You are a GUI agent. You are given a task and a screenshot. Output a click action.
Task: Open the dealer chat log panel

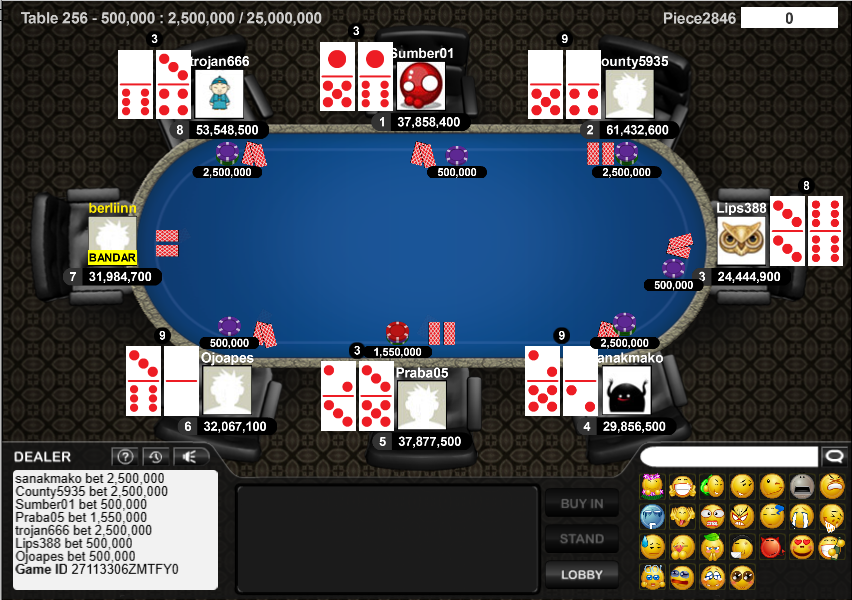tap(116, 529)
